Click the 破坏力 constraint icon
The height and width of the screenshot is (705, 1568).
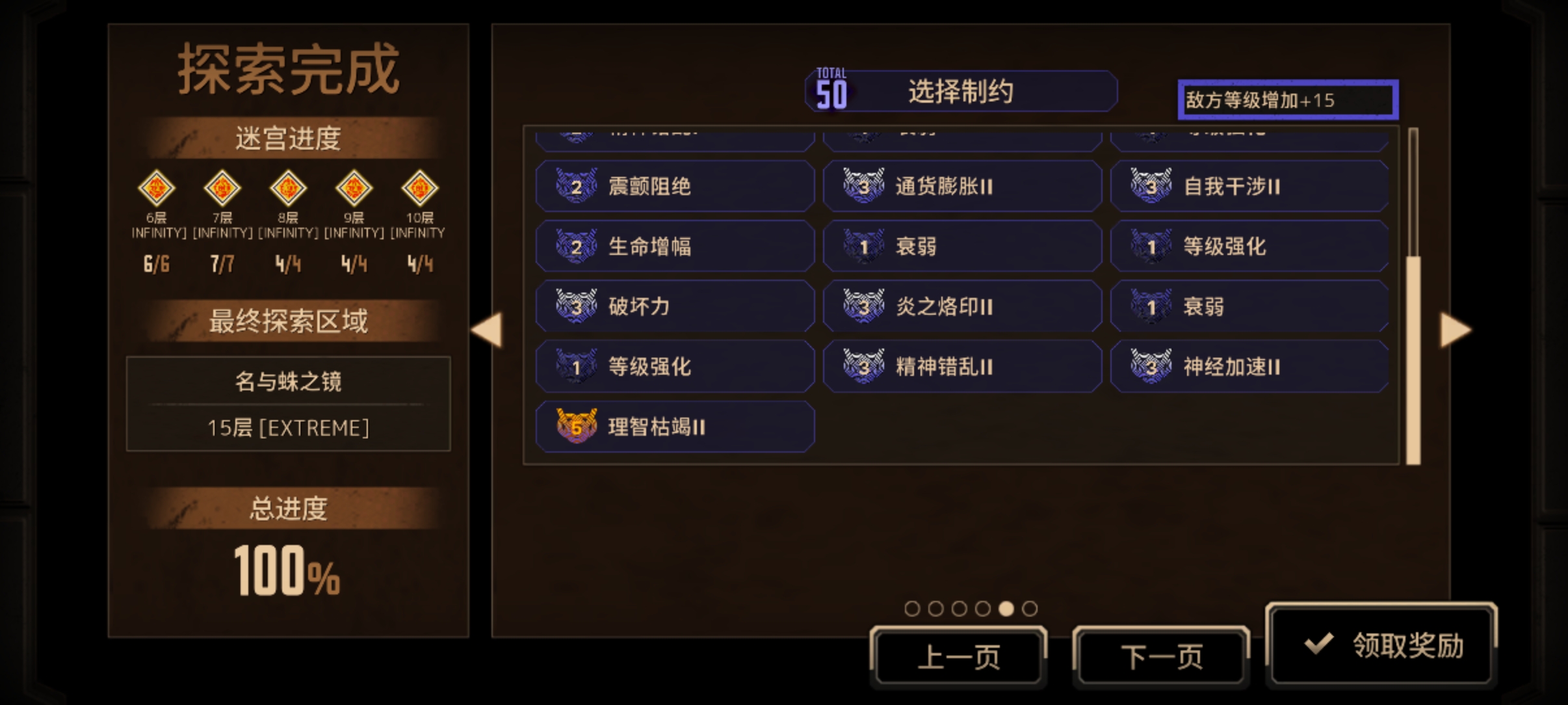[577, 307]
